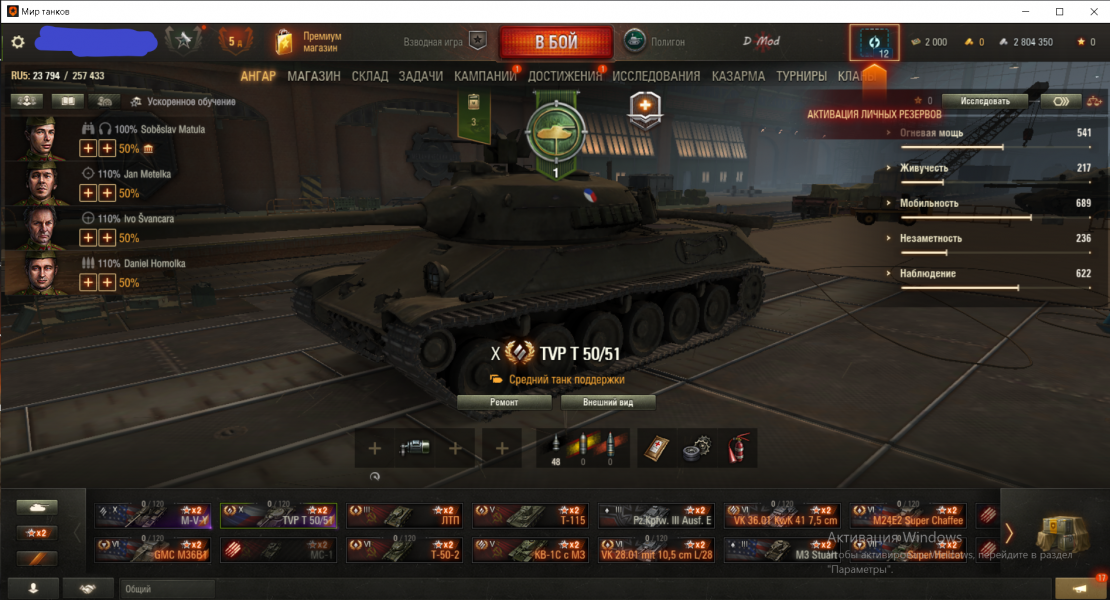The height and width of the screenshot is (600, 1110).
Task: Click the Ремонт repair button
Action: (504, 402)
